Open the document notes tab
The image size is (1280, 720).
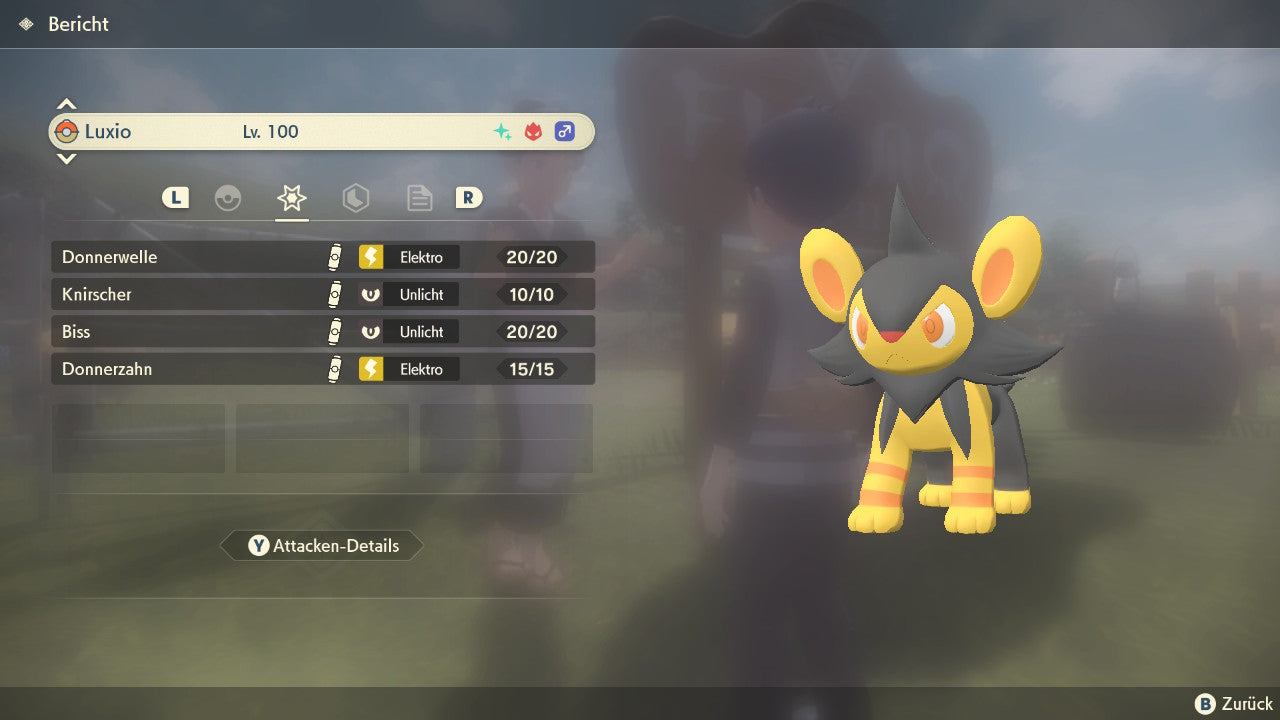pyautogui.click(x=419, y=198)
